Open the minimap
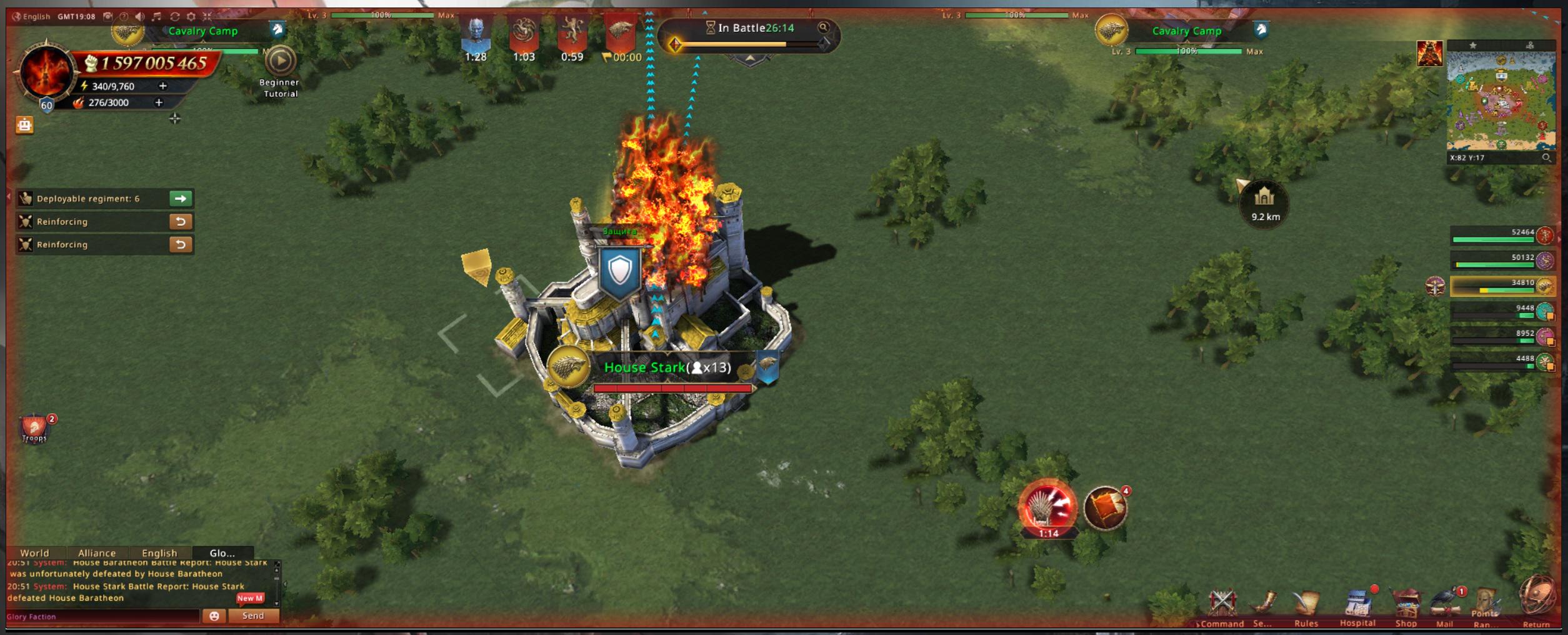The width and height of the screenshot is (1568, 635). coord(1501,101)
